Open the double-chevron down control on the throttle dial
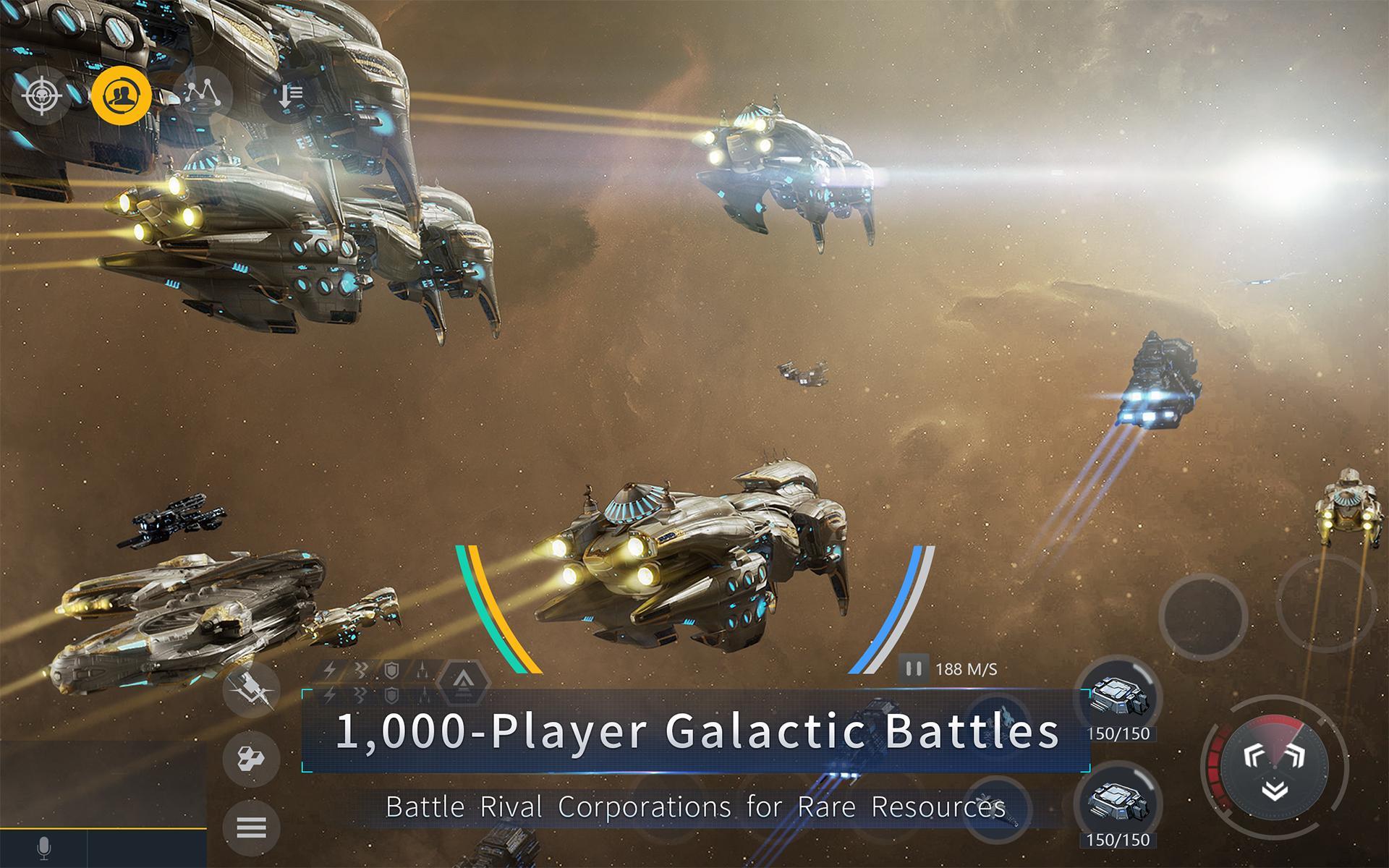 (1275, 790)
